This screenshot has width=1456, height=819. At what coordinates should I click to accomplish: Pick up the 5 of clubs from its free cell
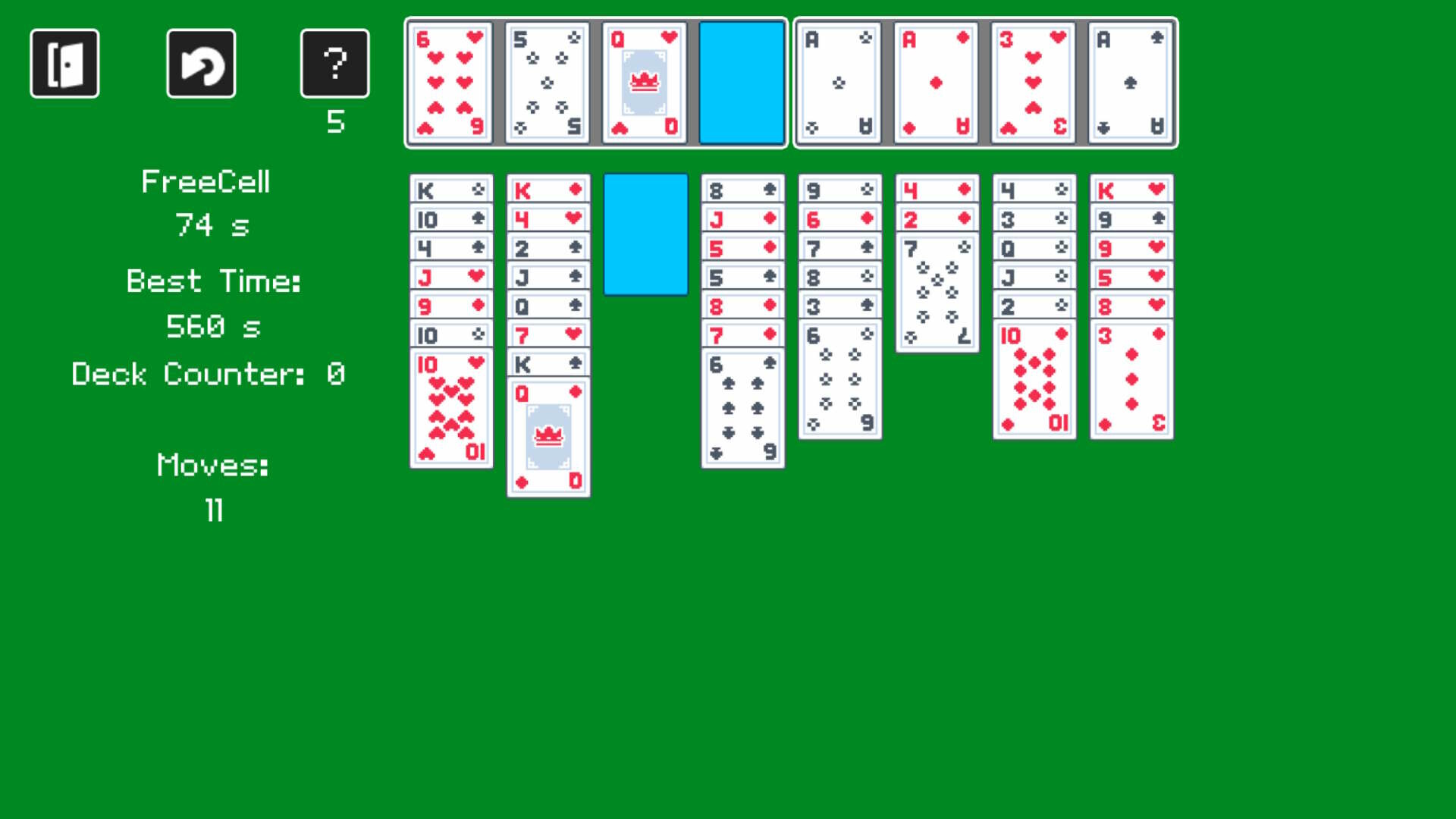(x=547, y=81)
